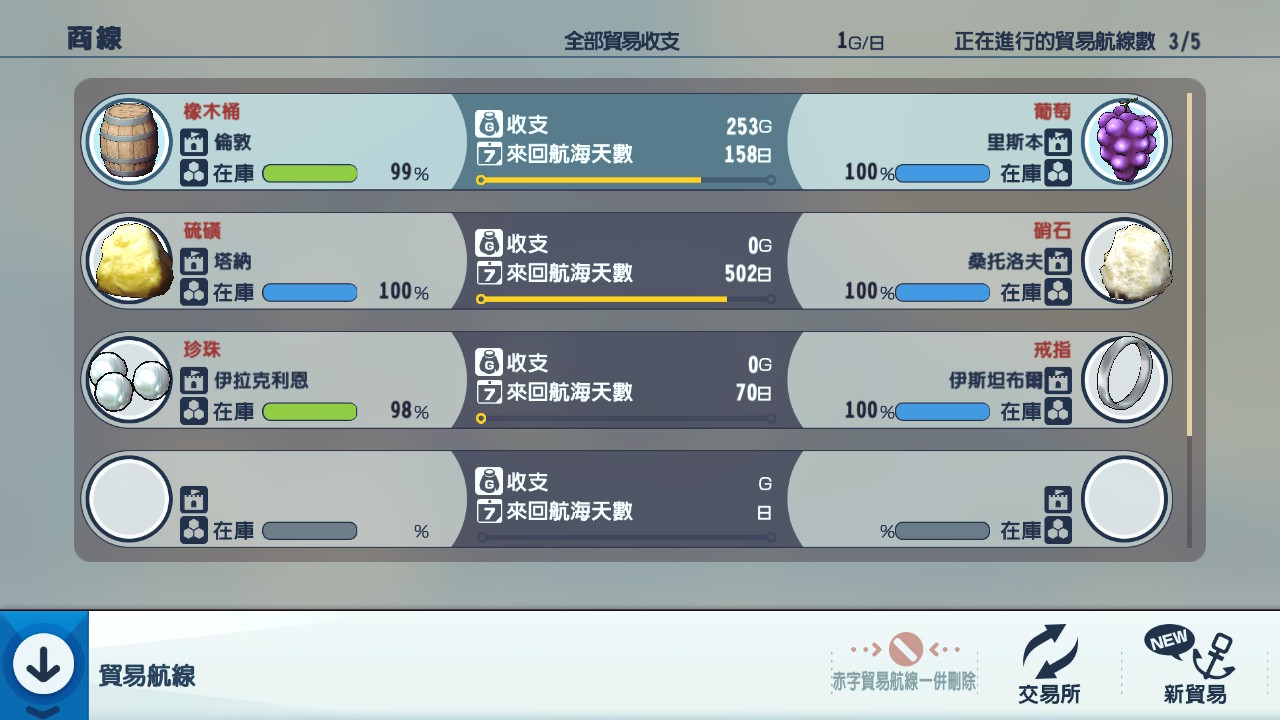The width and height of the screenshot is (1280, 720).
Task: Click the 99% stock bar for 橡木桶
Action: click(310, 174)
